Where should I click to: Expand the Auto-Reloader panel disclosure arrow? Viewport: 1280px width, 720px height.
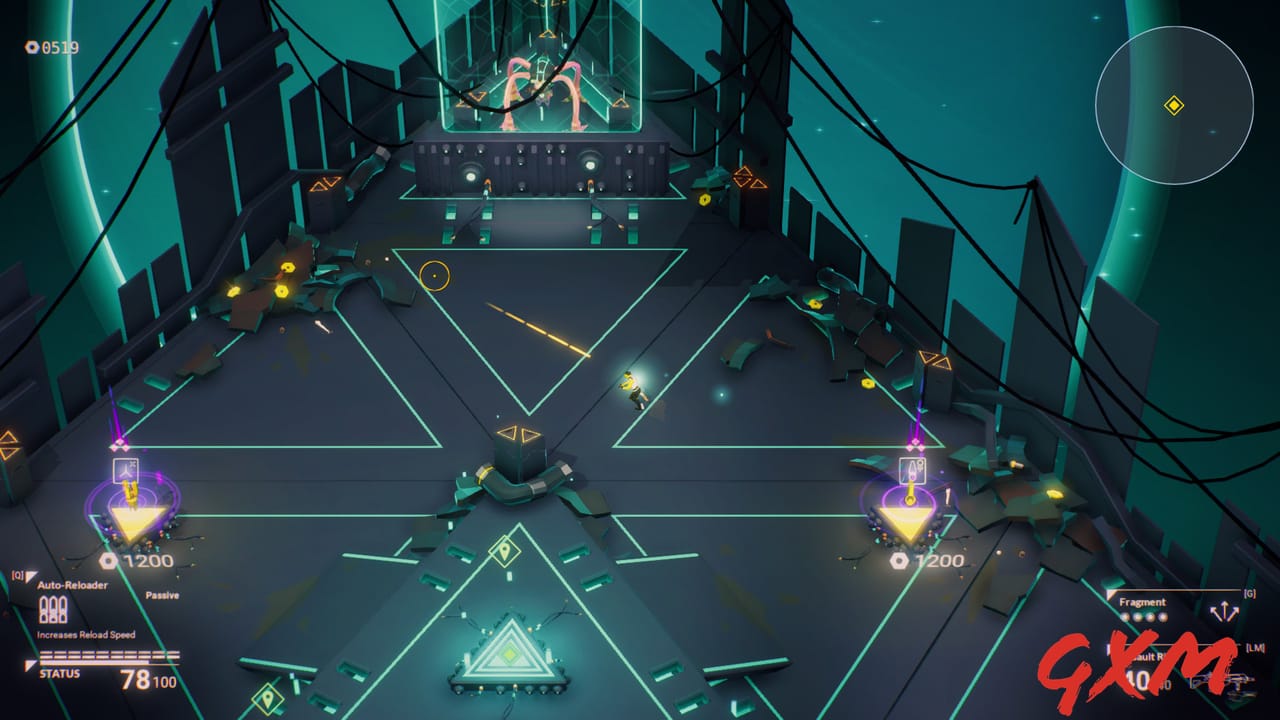coord(31,576)
